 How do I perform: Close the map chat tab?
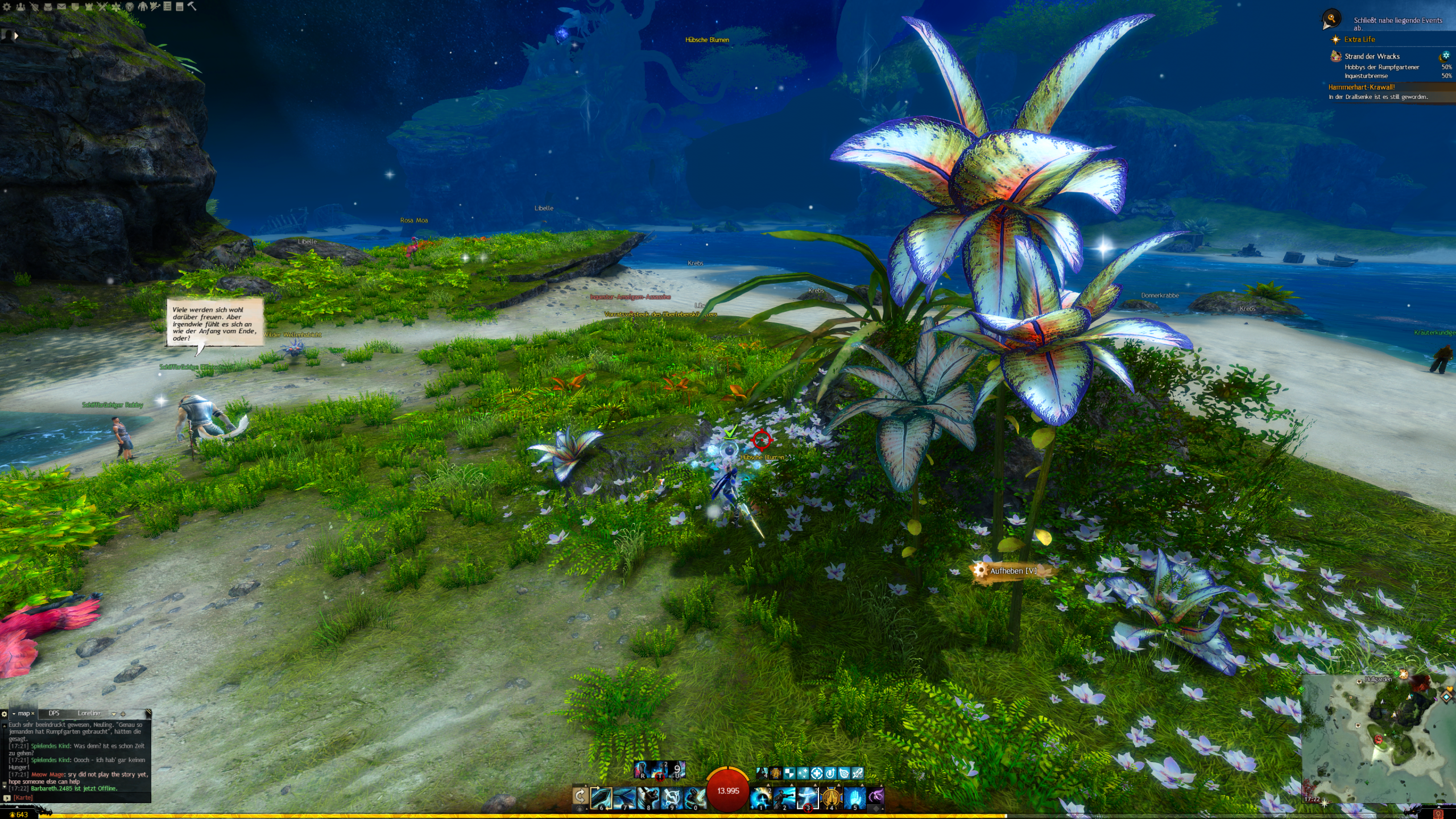coord(33,713)
